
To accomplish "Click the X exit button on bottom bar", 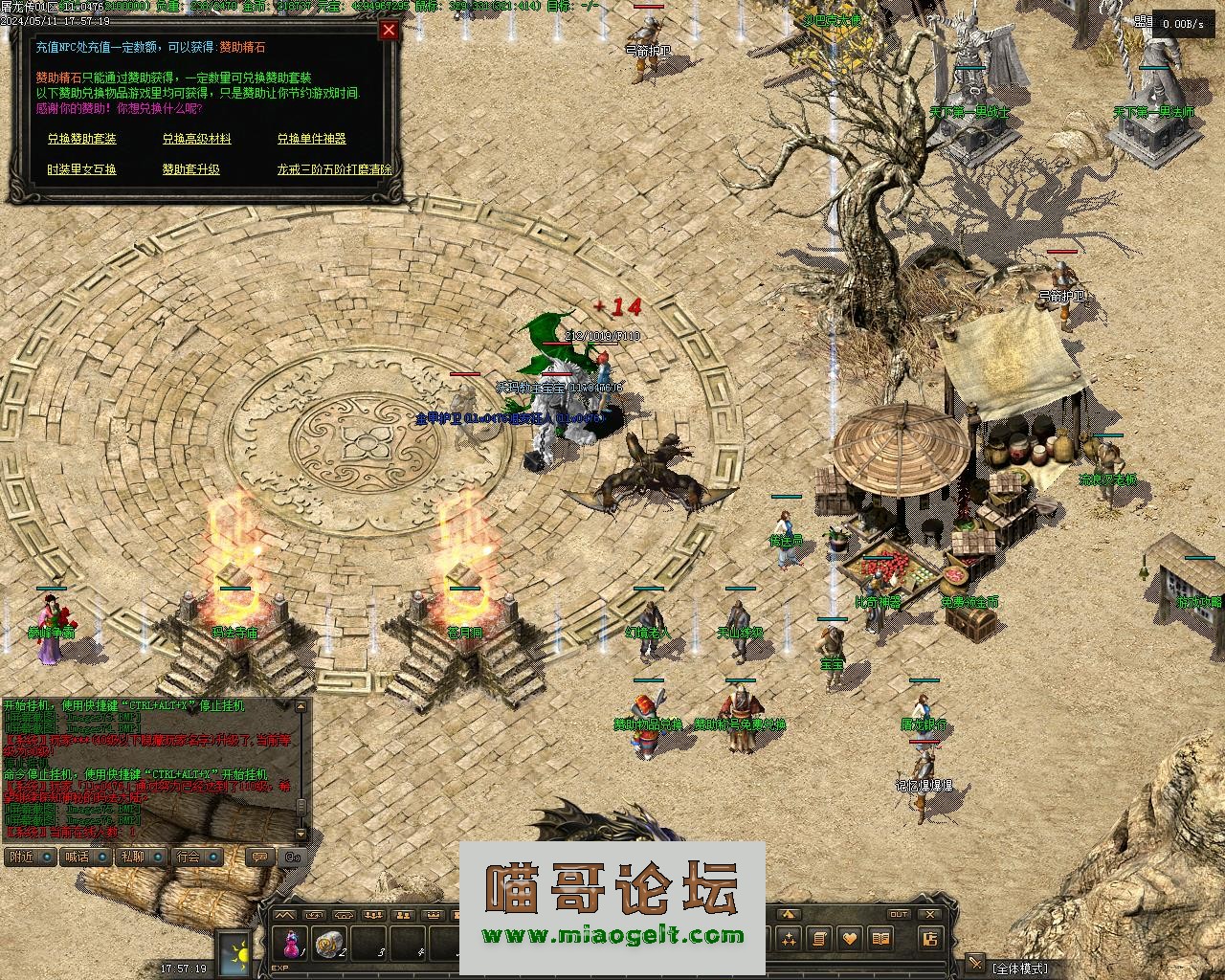I will click(x=929, y=915).
